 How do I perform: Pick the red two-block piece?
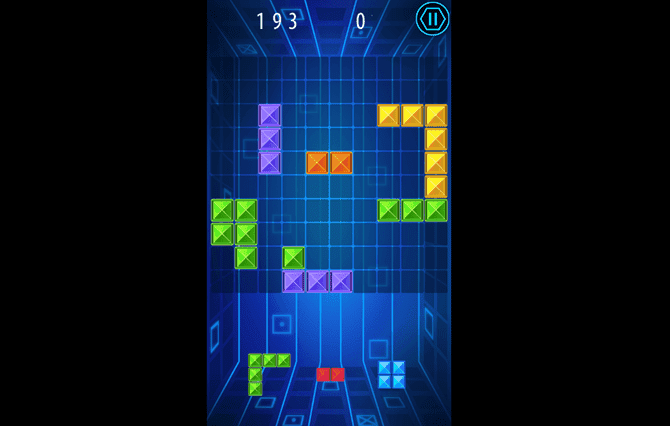(330, 374)
